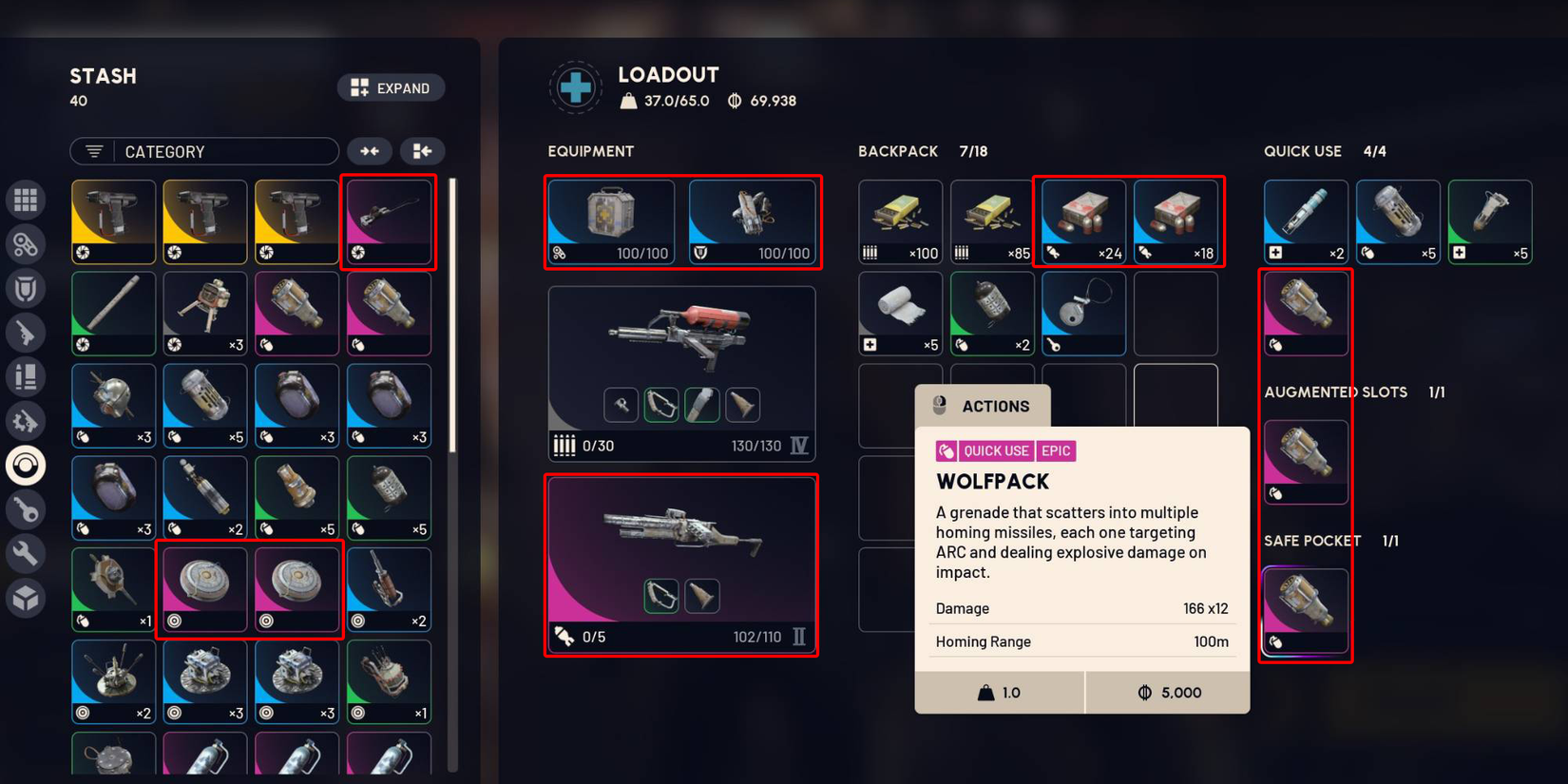The height and width of the screenshot is (784, 1568).
Task: Open the CATEGORY sort dropdown
Action: [204, 152]
